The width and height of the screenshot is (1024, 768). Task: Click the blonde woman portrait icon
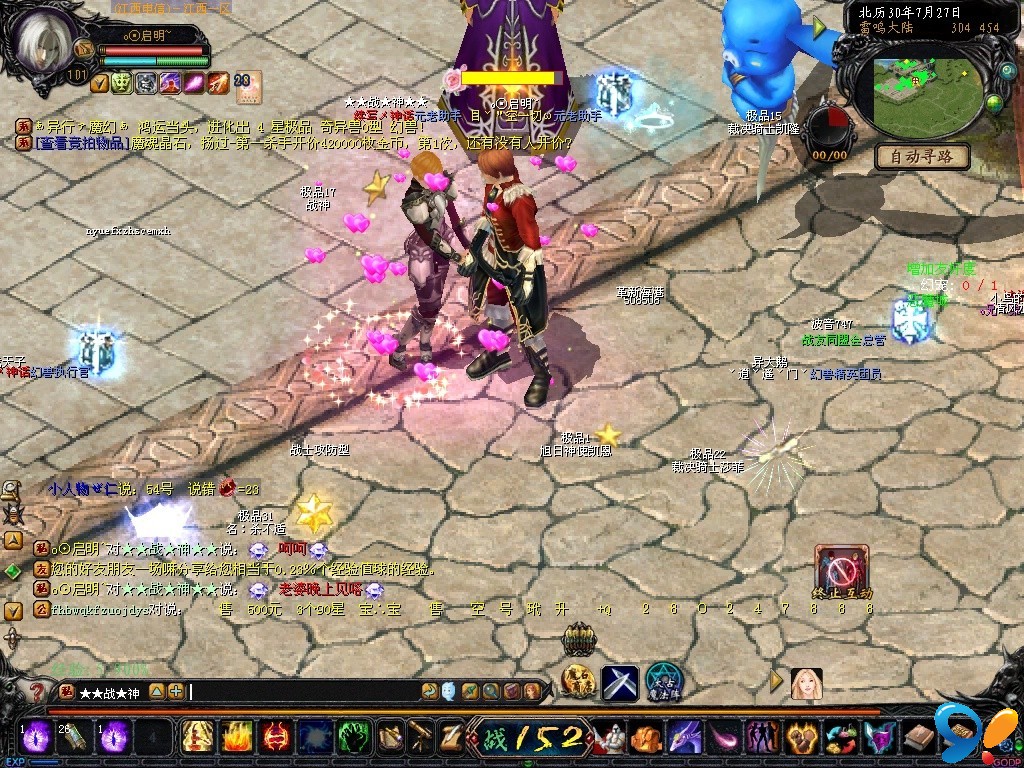(x=805, y=683)
